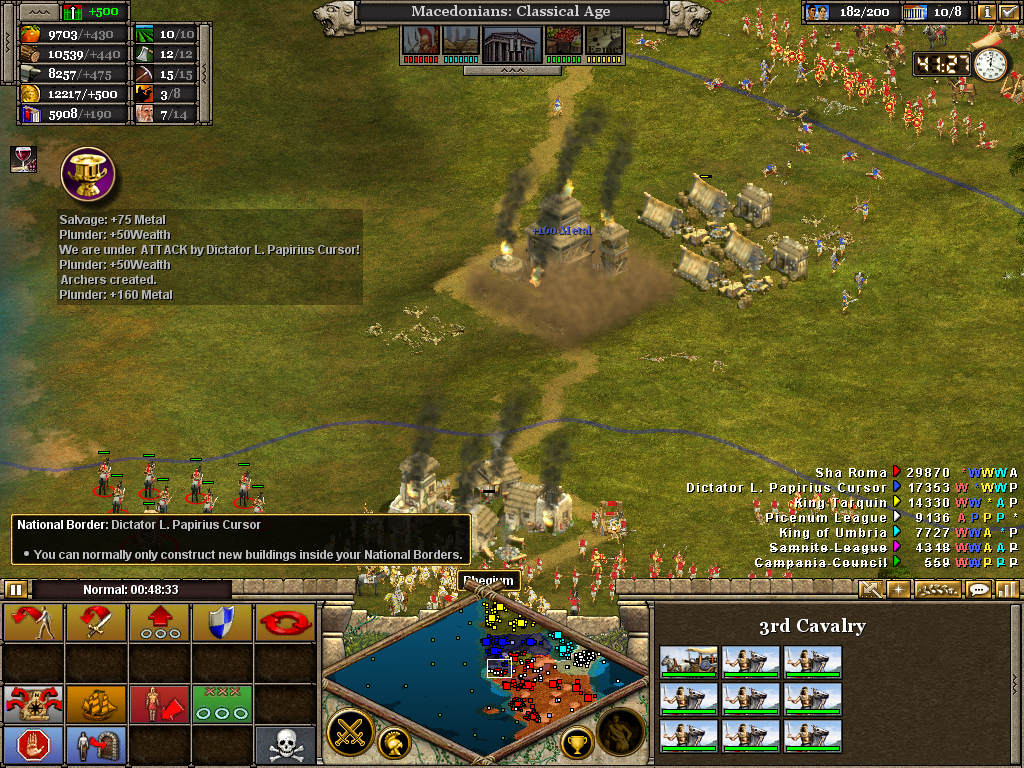The image size is (1024, 768).
Task: Click the golden goblet plunder icon
Action: coord(87,173)
